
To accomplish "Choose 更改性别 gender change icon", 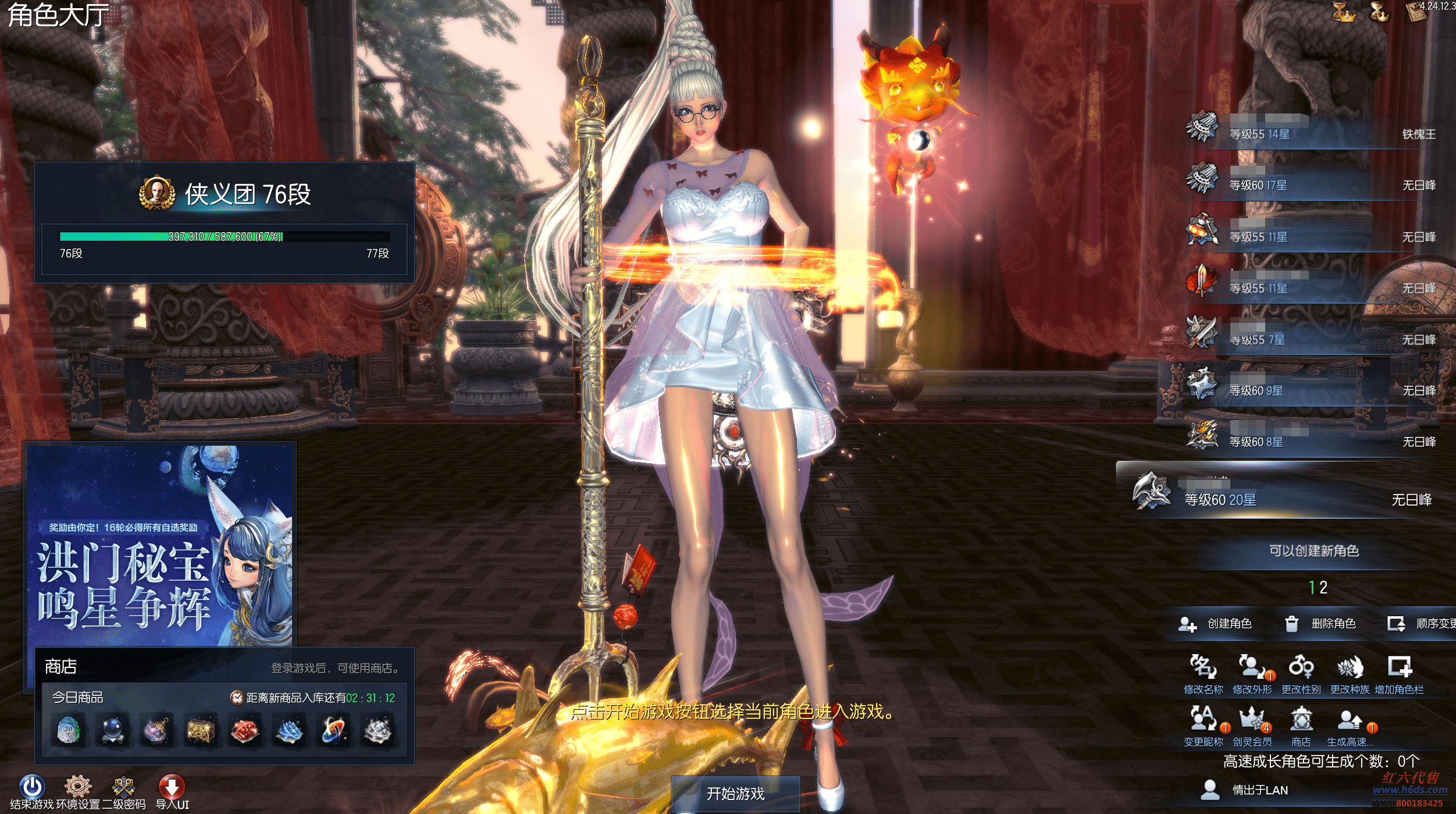I will coord(1301,669).
